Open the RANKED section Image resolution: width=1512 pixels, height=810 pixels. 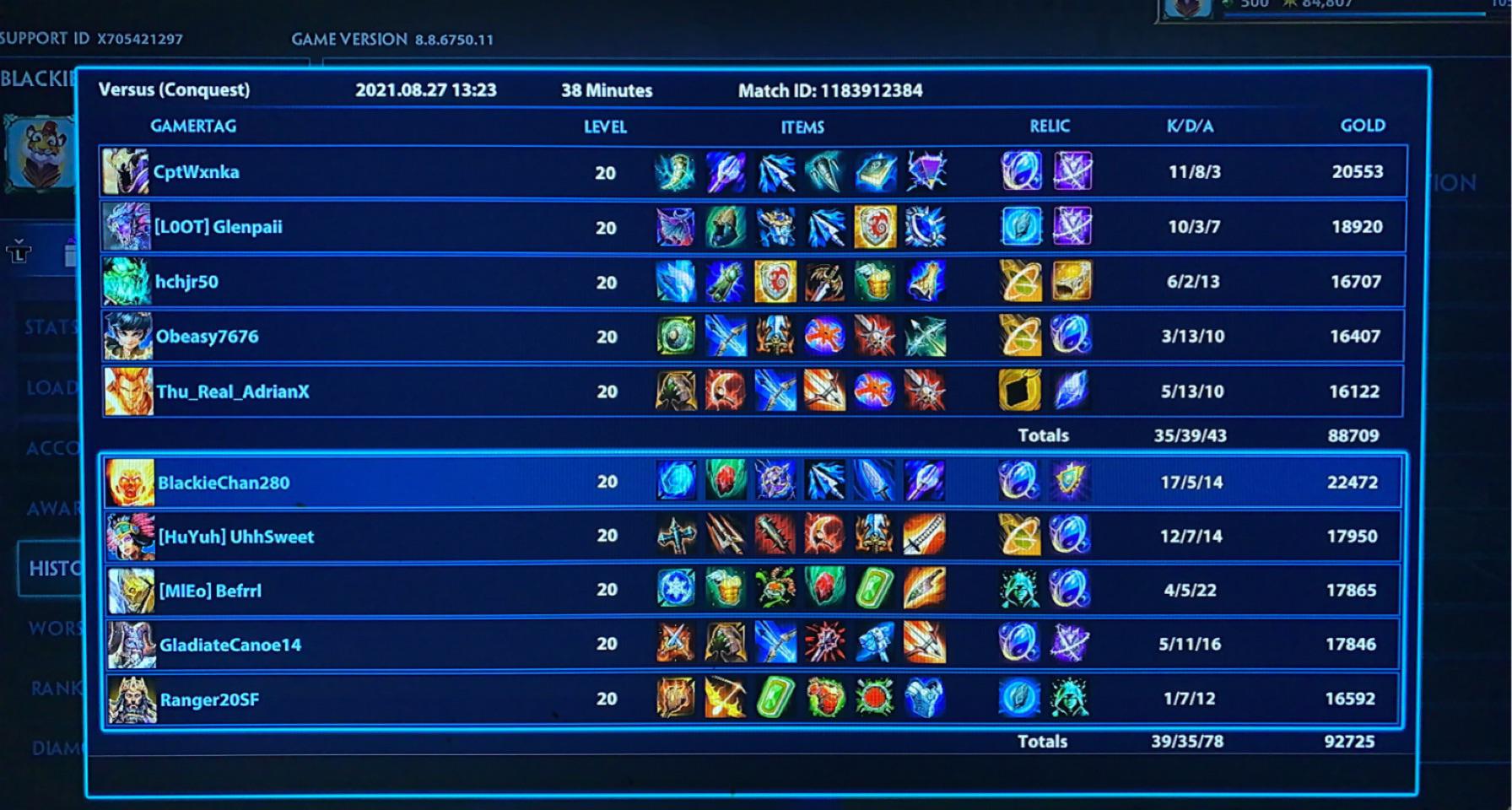pos(51,688)
